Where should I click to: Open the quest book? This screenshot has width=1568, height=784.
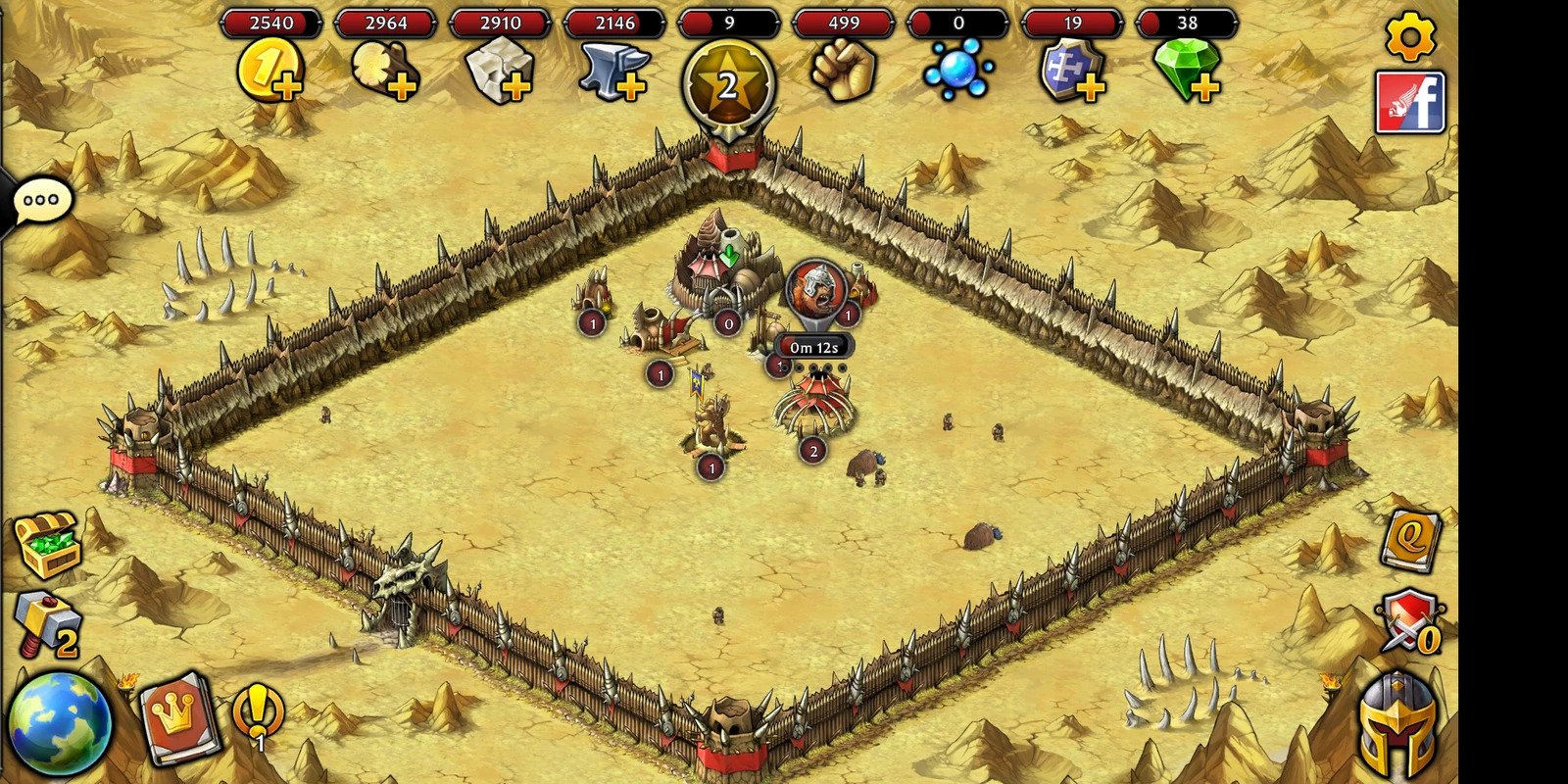point(1411,539)
